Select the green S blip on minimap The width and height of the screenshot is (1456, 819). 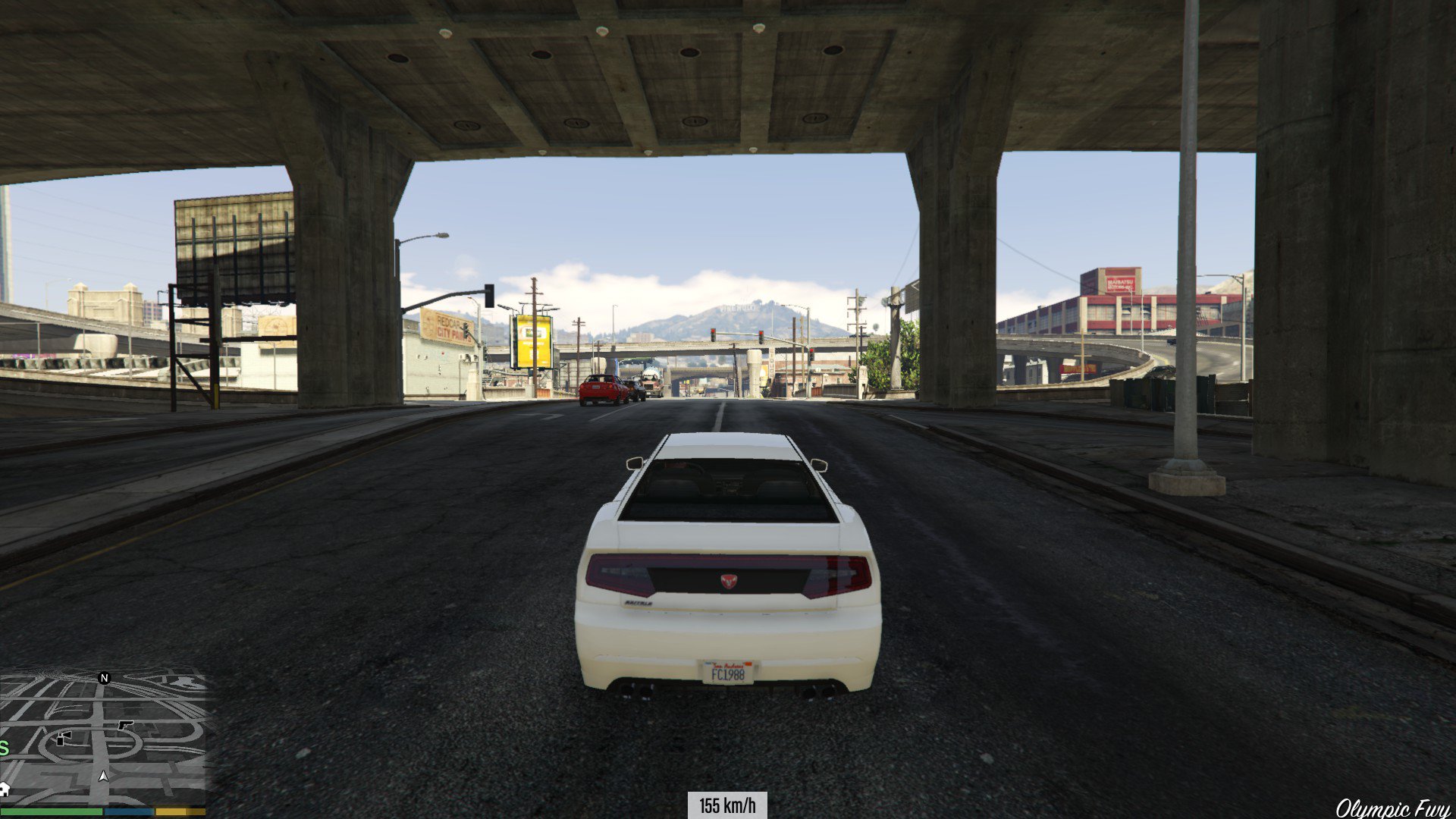tap(4, 749)
